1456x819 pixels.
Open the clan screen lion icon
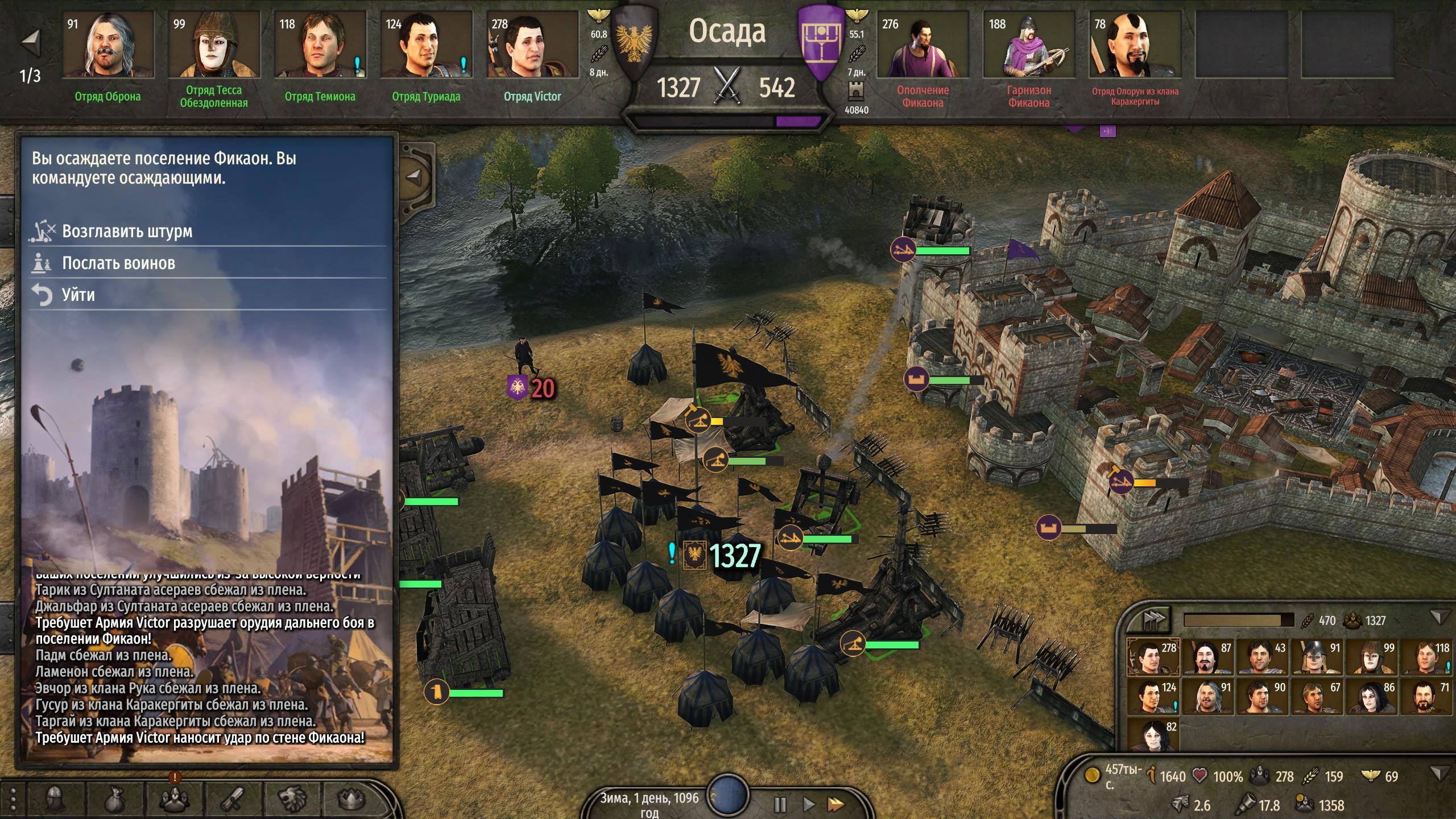click(x=292, y=799)
